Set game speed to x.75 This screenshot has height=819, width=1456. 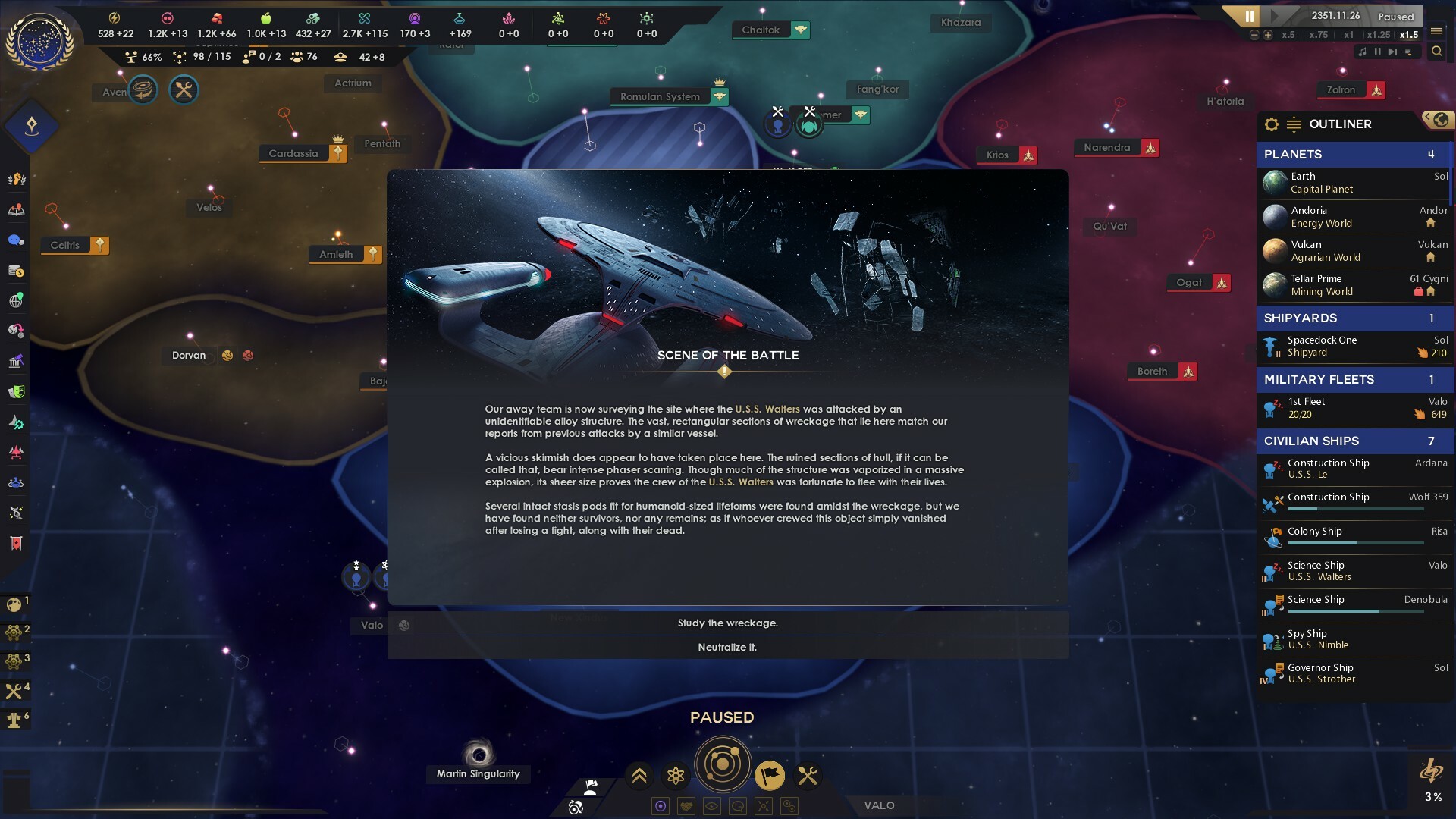pyautogui.click(x=1319, y=35)
